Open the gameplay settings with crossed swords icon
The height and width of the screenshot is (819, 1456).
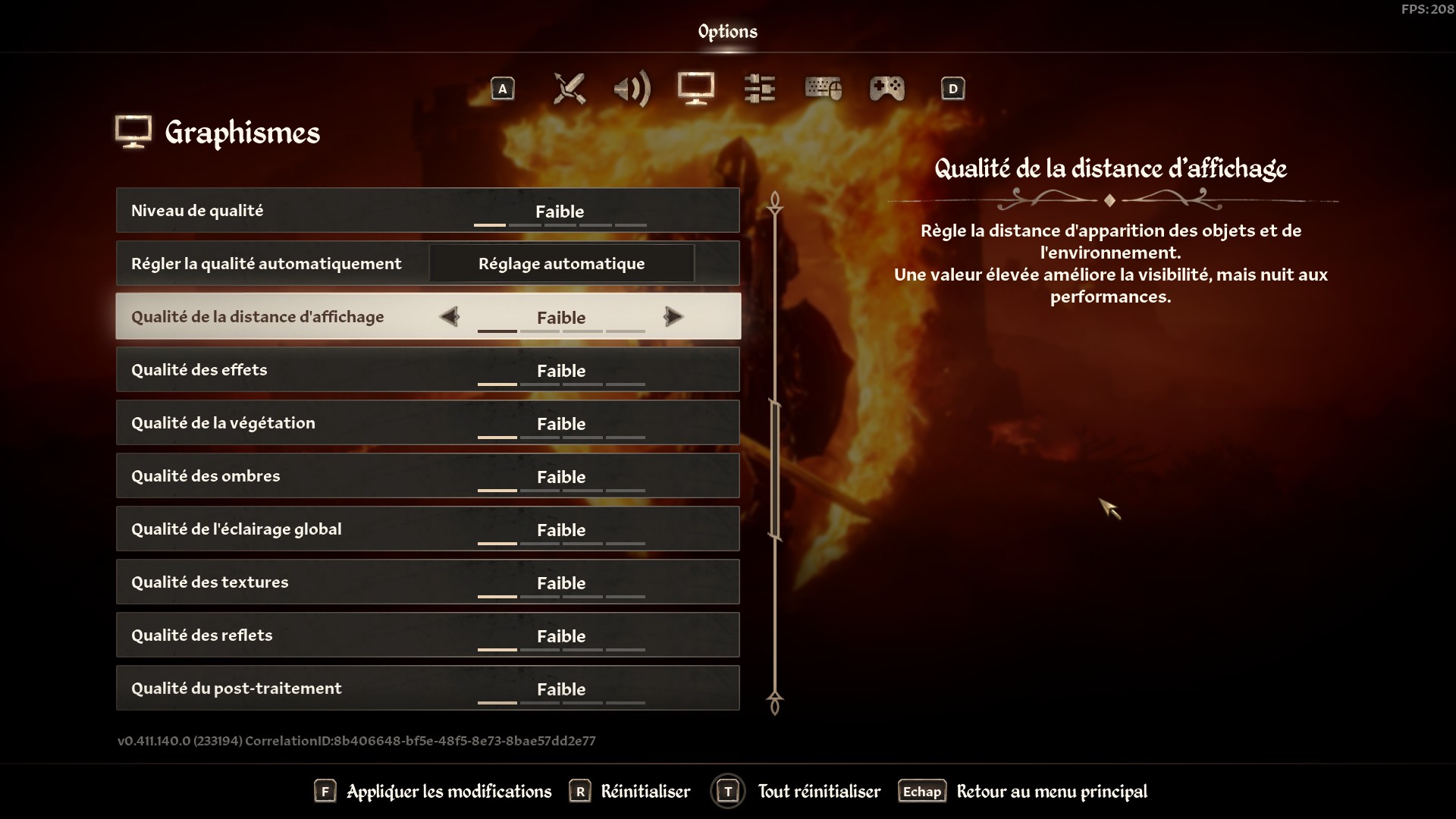(570, 89)
